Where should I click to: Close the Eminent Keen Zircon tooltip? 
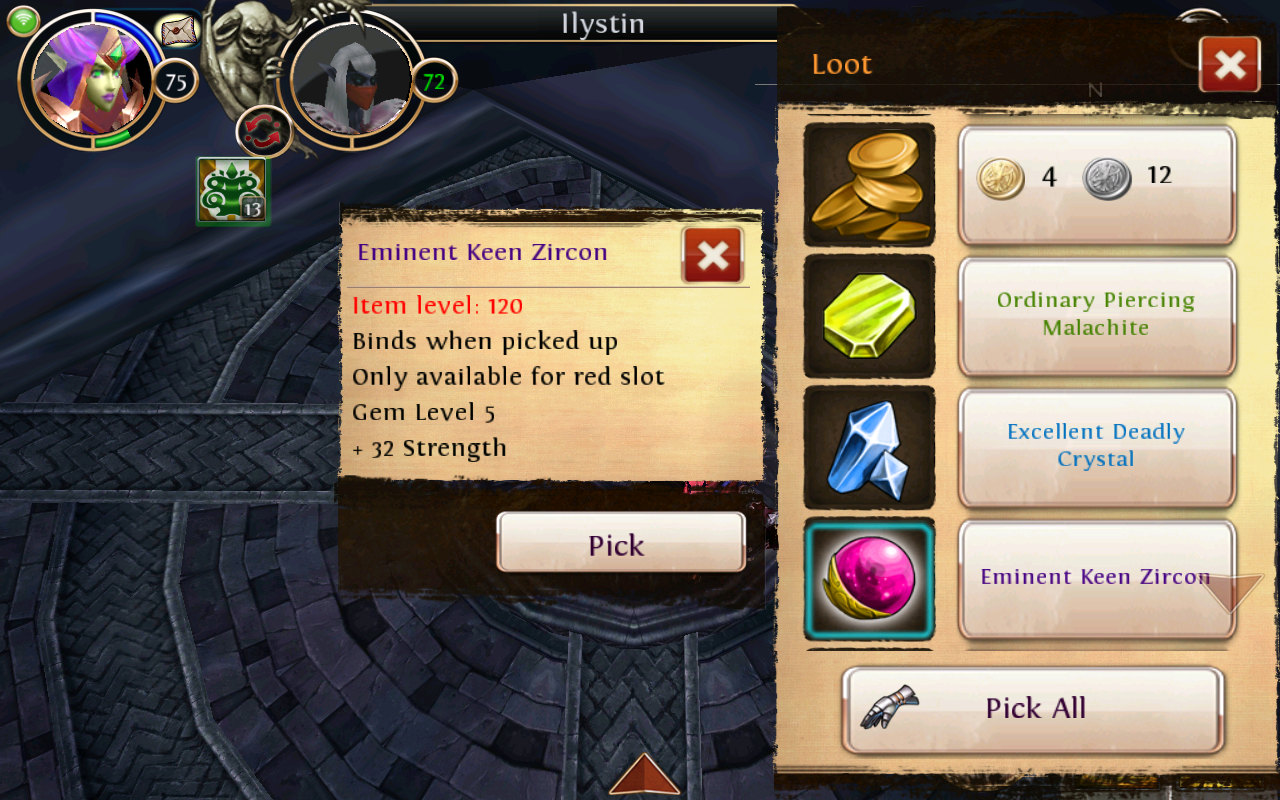click(x=712, y=255)
